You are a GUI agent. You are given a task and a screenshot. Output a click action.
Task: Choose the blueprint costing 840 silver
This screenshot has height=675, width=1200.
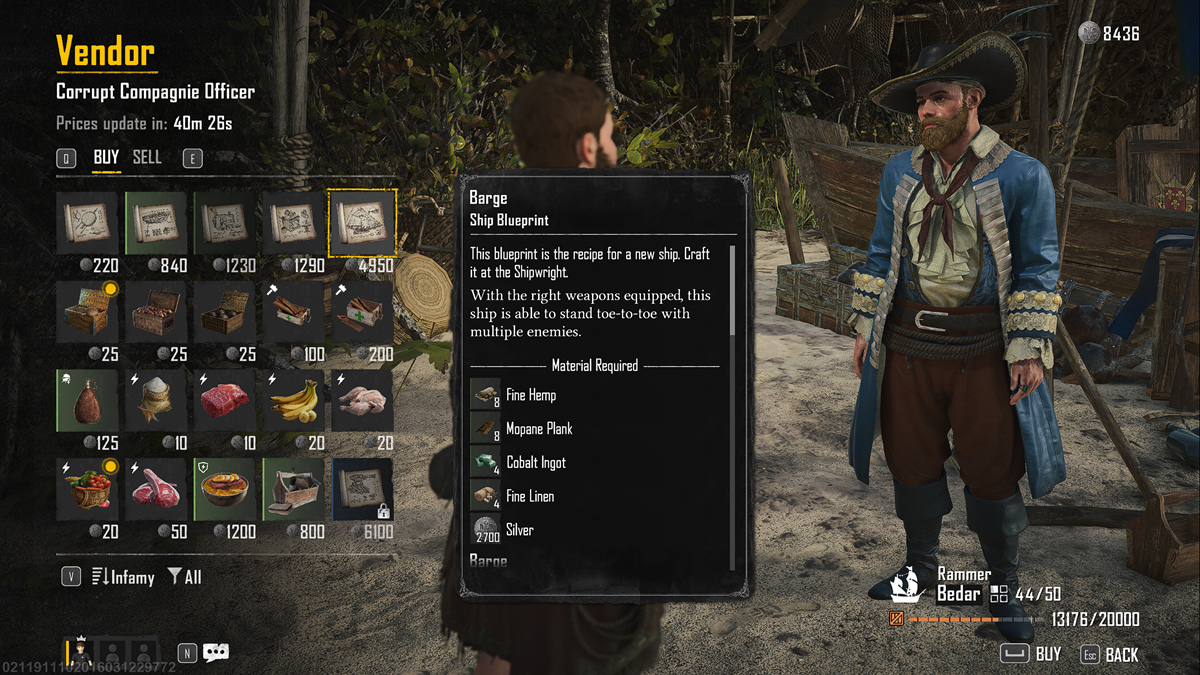(158, 223)
